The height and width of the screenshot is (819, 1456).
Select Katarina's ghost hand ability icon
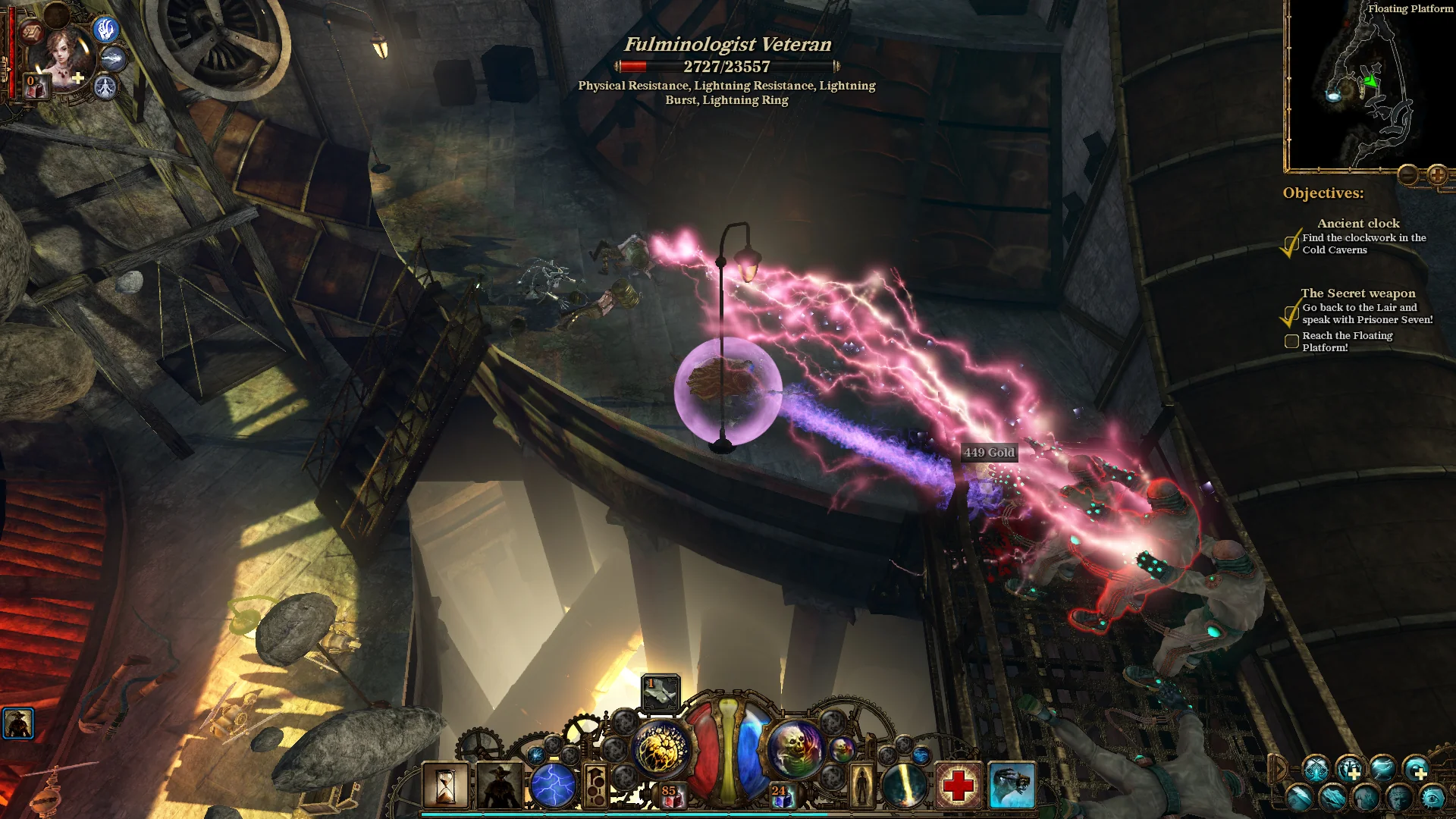pyautogui.click(x=108, y=30)
